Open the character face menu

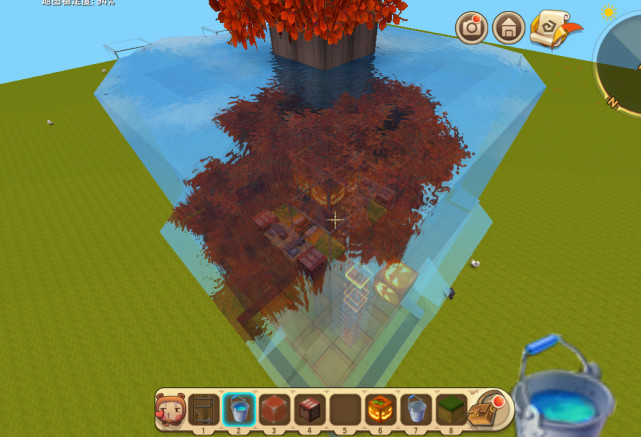coord(169,409)
